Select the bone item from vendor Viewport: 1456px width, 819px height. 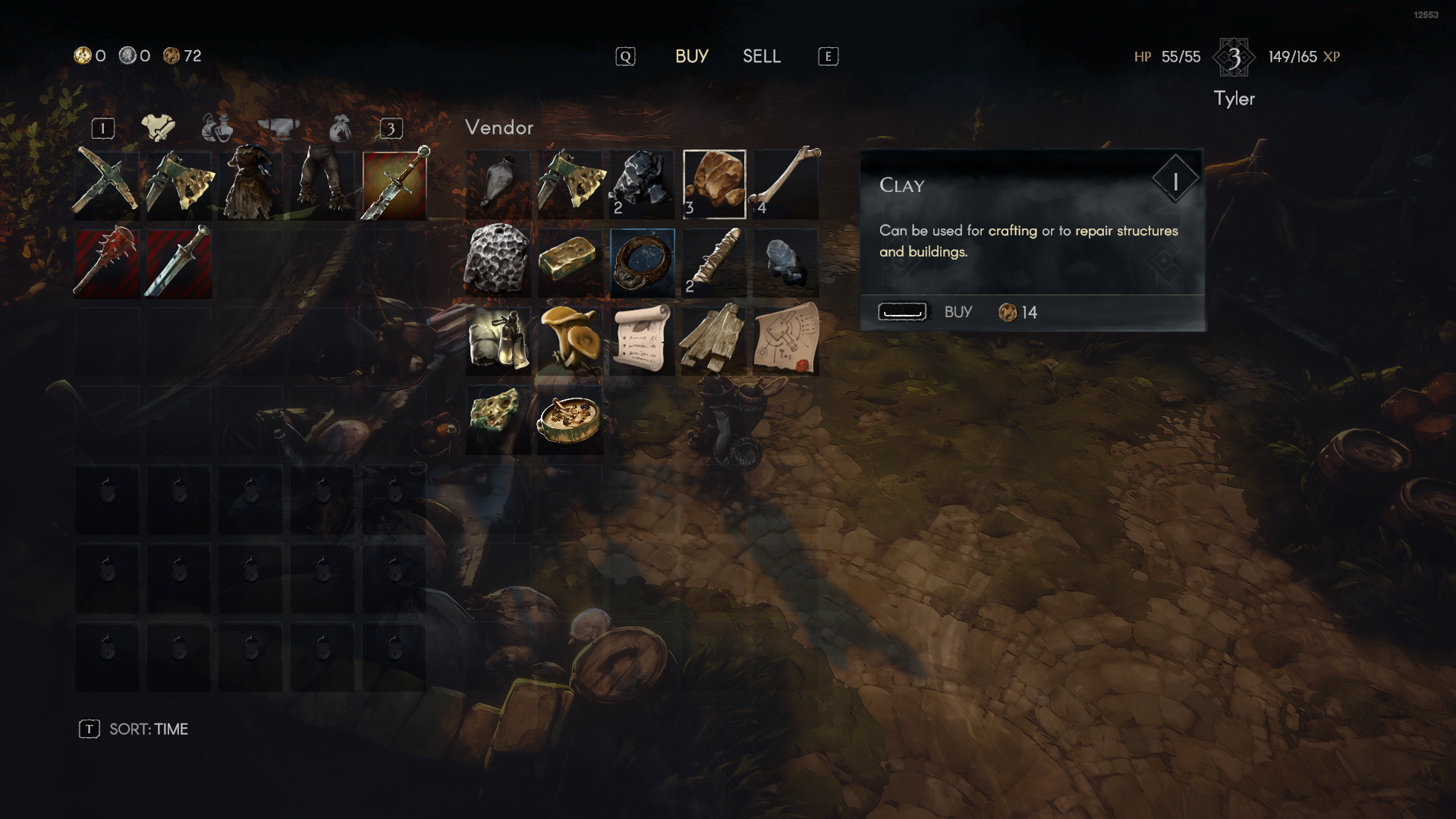(x=785, y=183)
